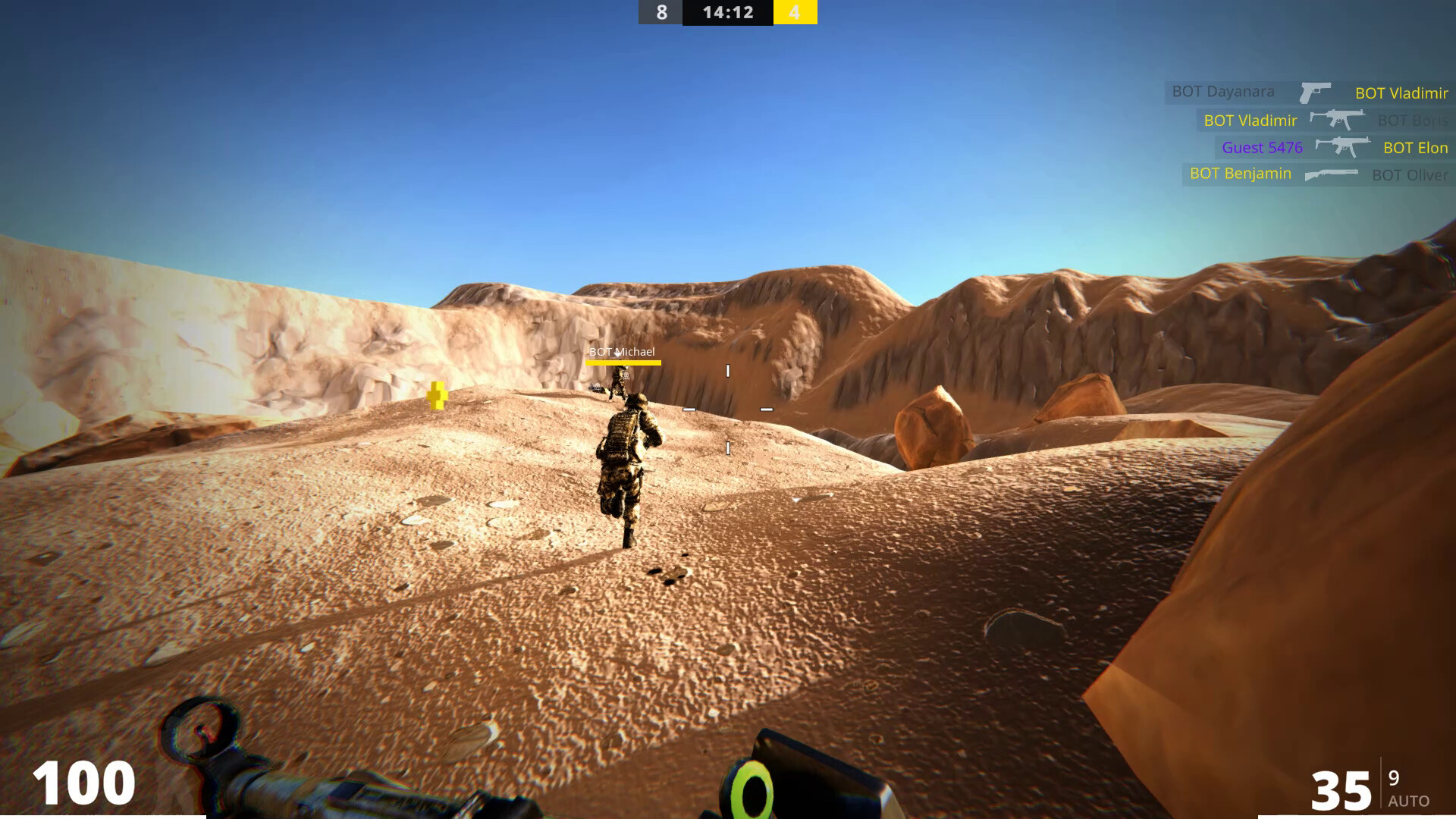Click the yellow team score showing 4
Screen dimensions: 1456x819
(795, 12)
